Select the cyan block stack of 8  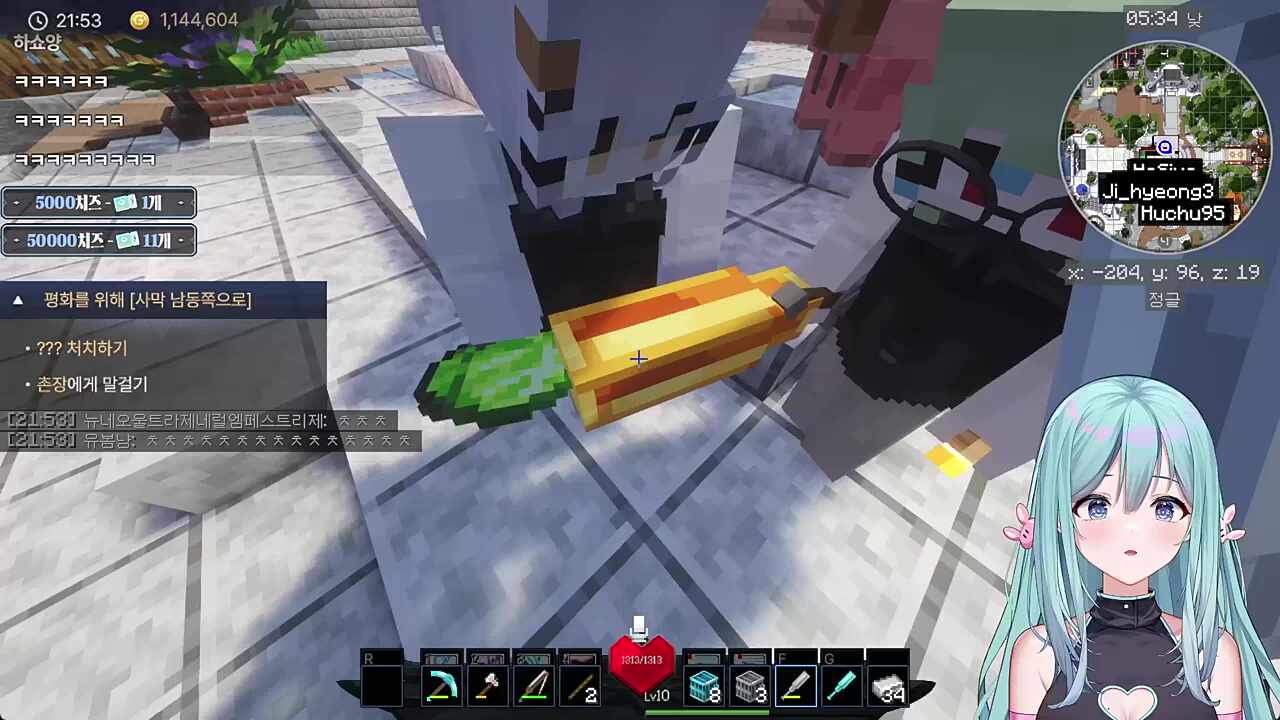tap(704, 687)
